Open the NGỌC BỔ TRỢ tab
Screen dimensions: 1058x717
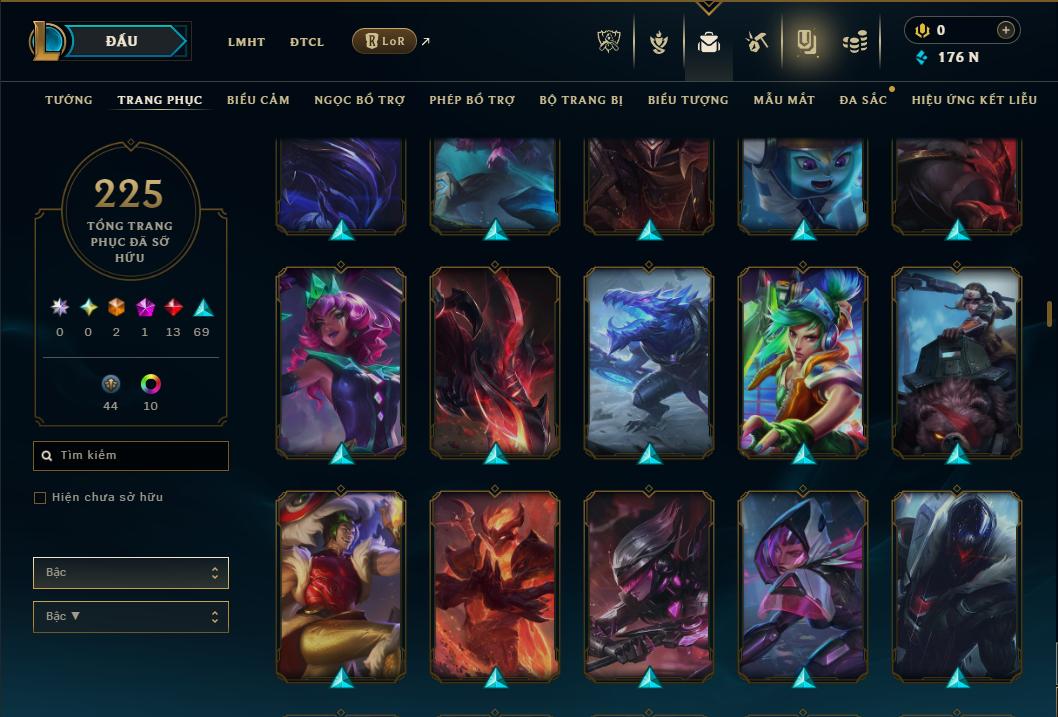[x=359, y=100]
